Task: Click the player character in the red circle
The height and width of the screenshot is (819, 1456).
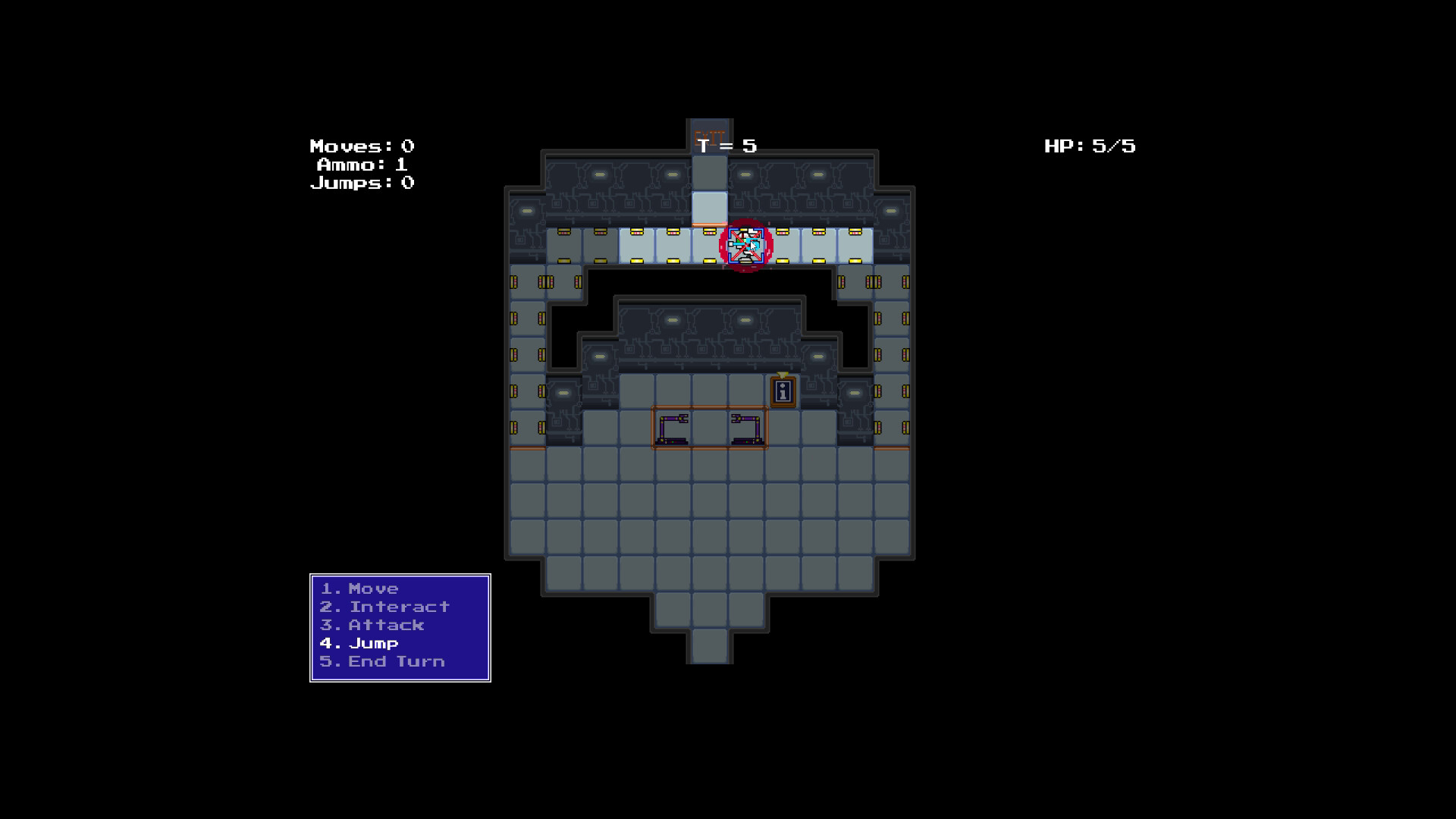Action: coord(743,245)
